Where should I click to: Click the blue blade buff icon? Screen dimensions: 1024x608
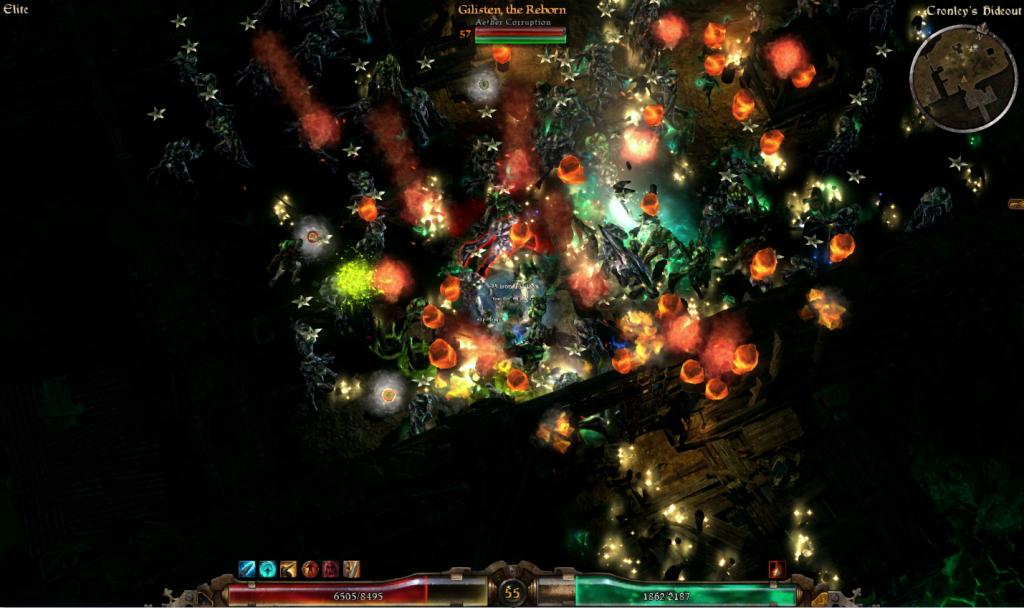click(247, 569)
